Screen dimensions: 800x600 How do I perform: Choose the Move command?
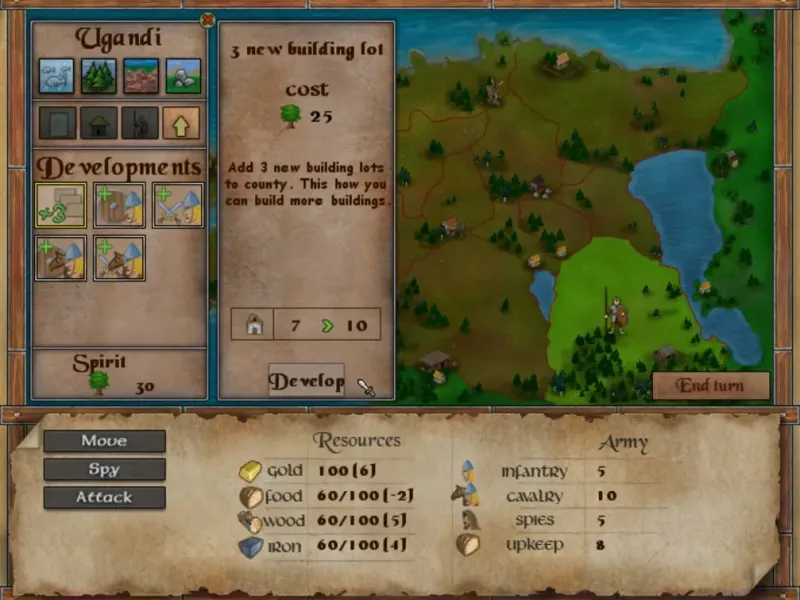pos(104,441)
